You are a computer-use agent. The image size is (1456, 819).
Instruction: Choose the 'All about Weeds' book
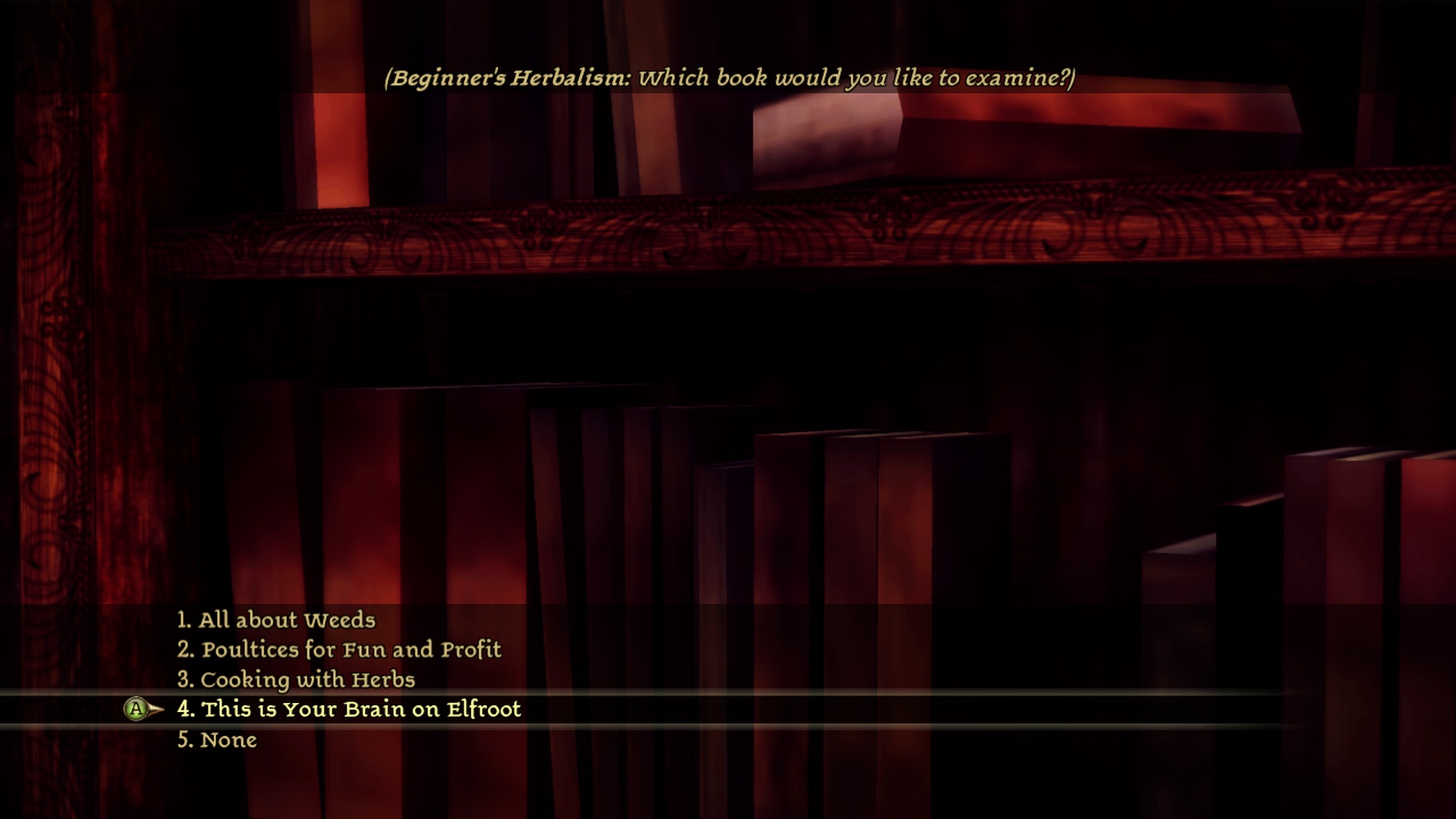tap(276, 620)
